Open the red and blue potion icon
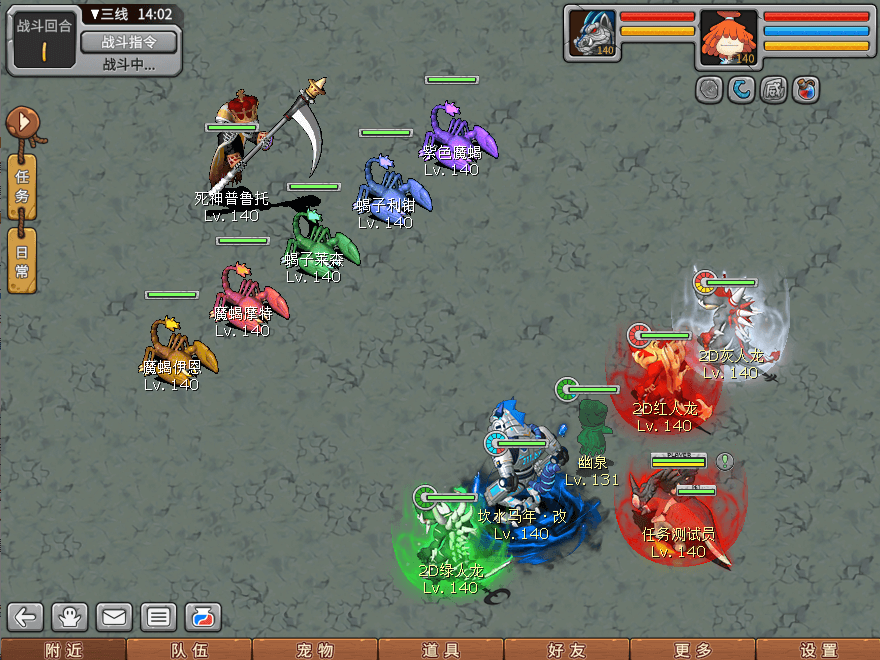 point(805,89)
